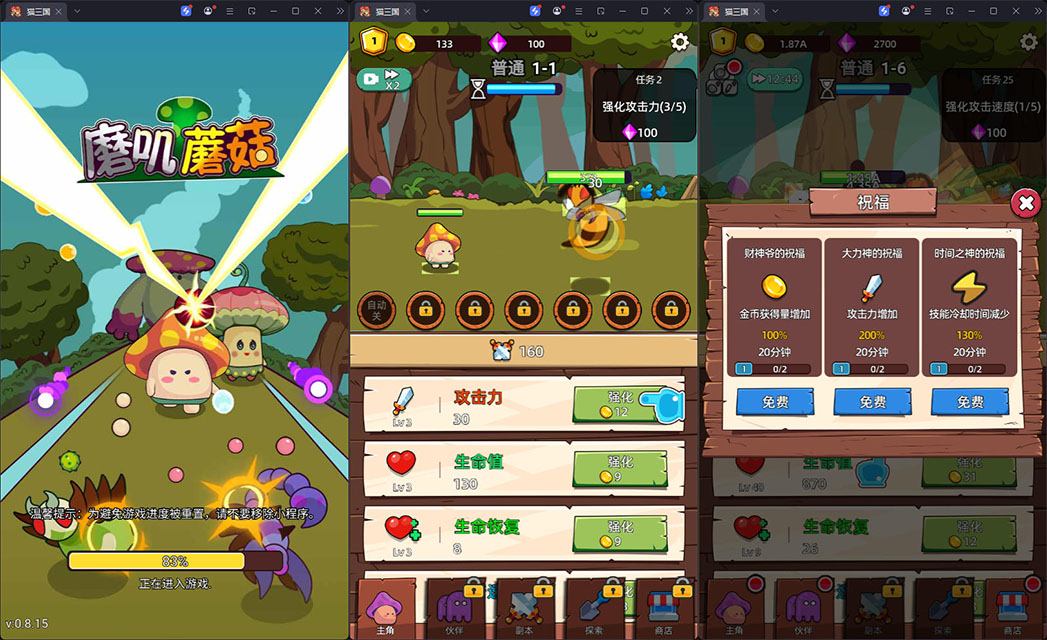
Task: Close the window showing the 蘑叽蘑菇 loading screen
Action: click(318, 10)
